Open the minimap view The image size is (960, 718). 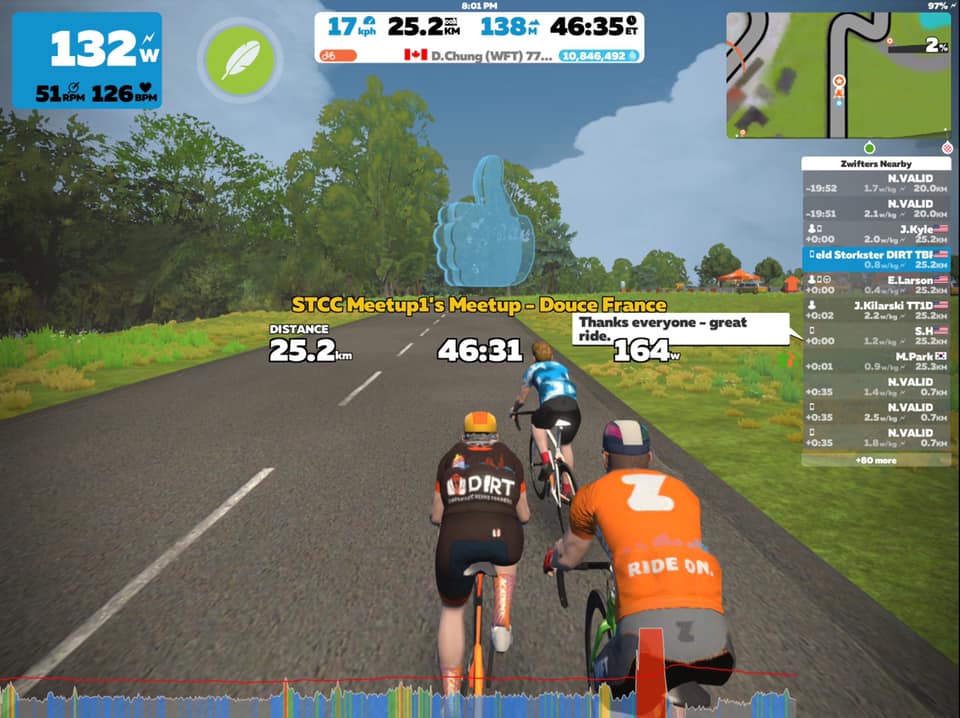(837, 75)
